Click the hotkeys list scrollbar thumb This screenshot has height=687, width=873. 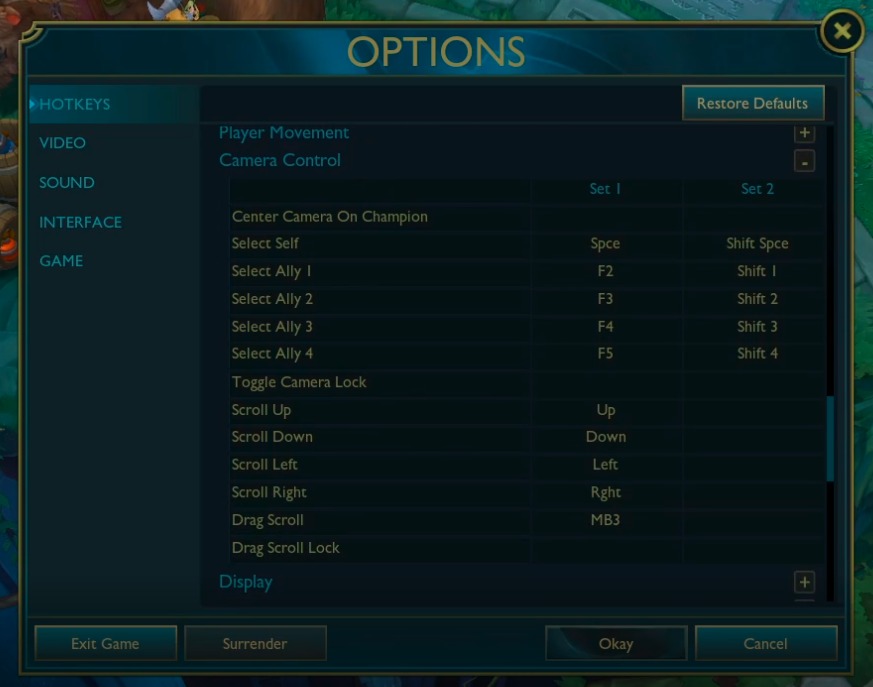click(x=829, y=440)
